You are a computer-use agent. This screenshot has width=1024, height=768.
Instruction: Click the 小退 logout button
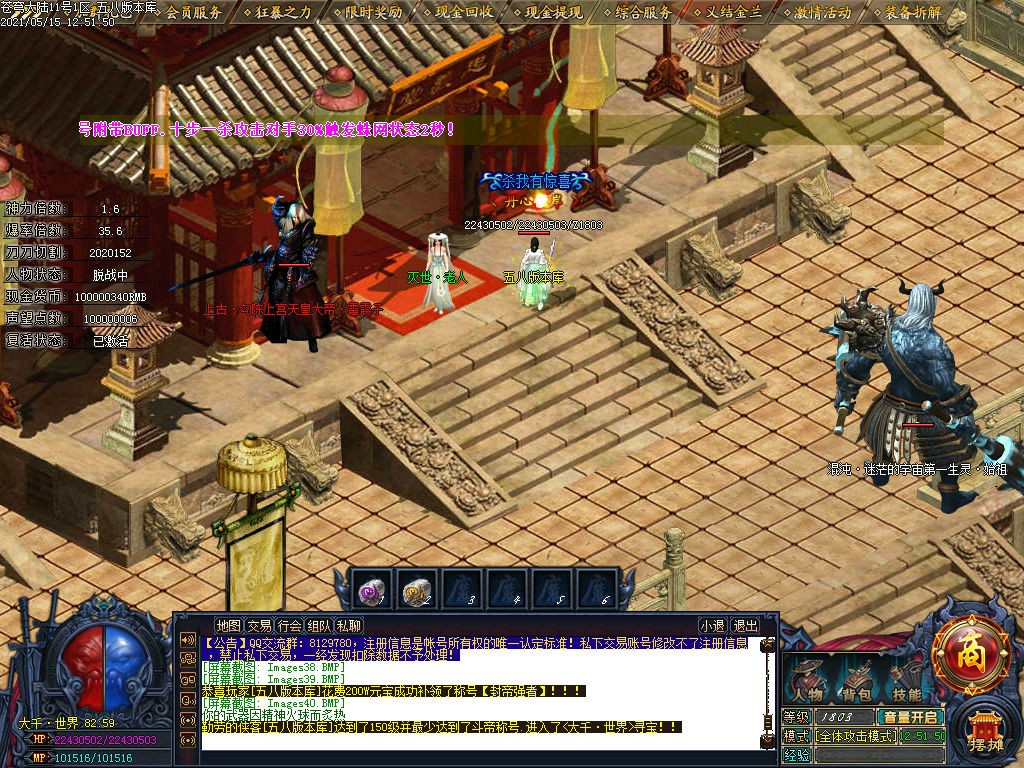click(712, 625)
